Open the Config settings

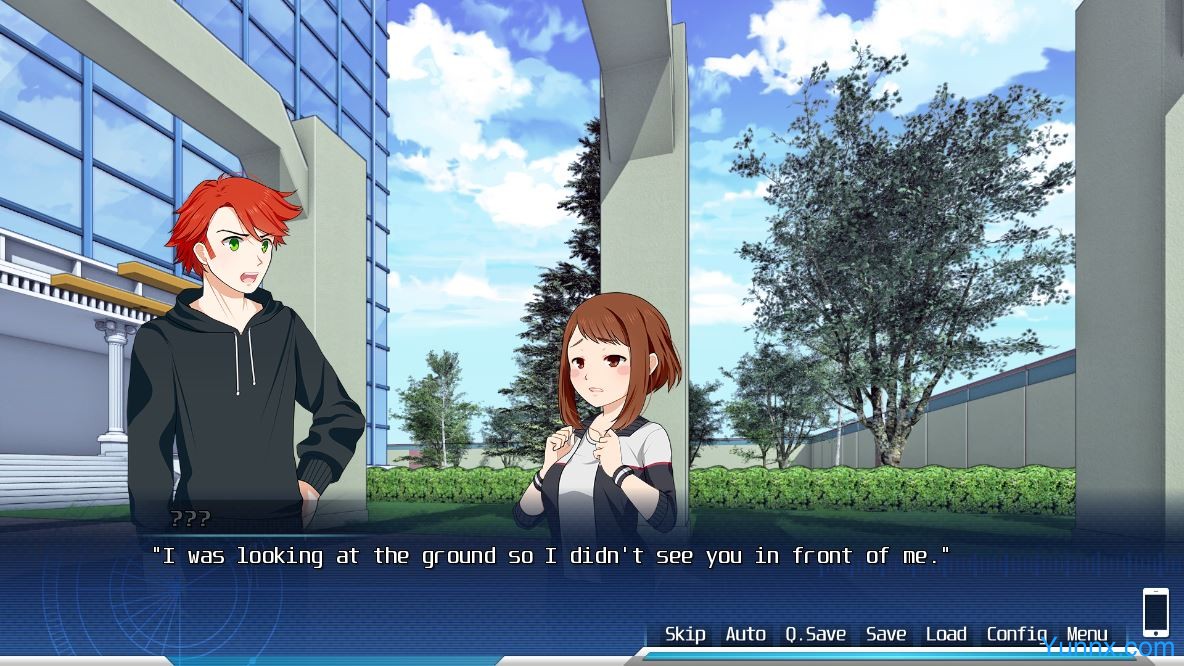[1016, 634]
